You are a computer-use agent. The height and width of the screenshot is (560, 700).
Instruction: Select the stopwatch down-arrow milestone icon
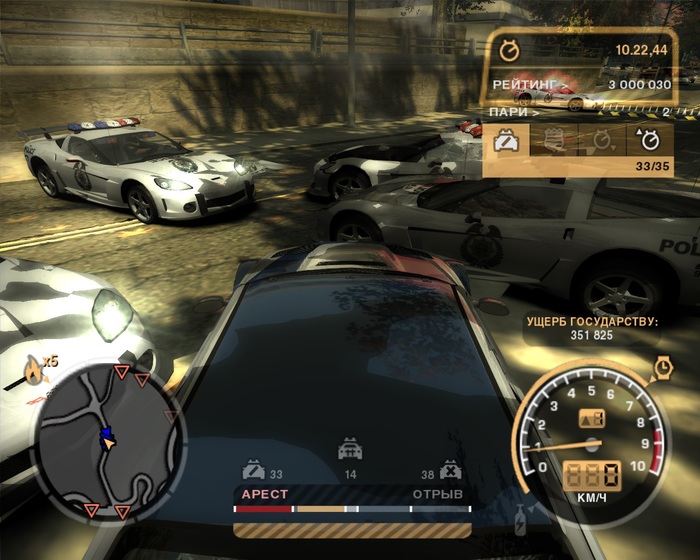click(x=604, y=142)
